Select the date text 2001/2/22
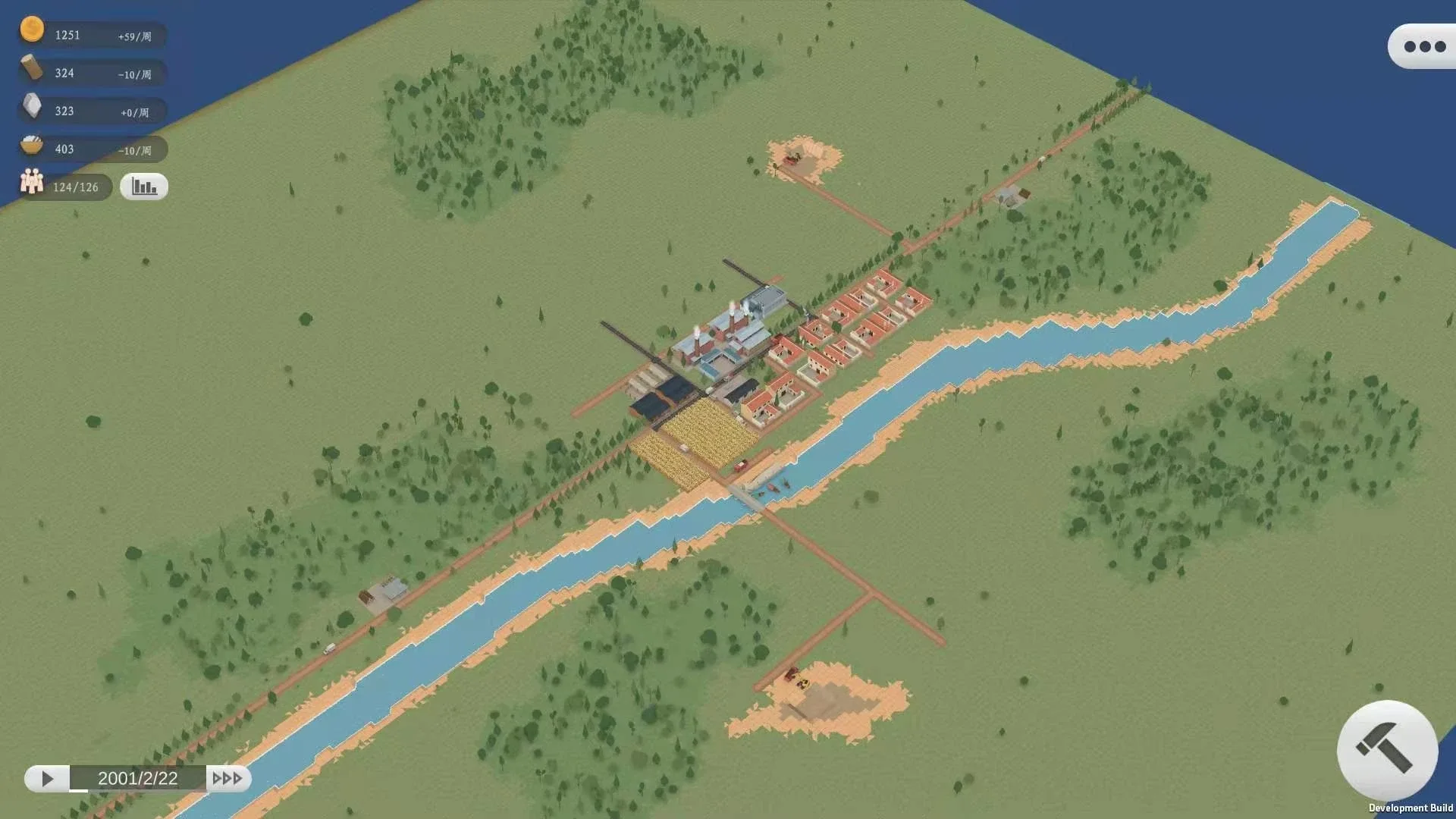 [x=139, y=777]
